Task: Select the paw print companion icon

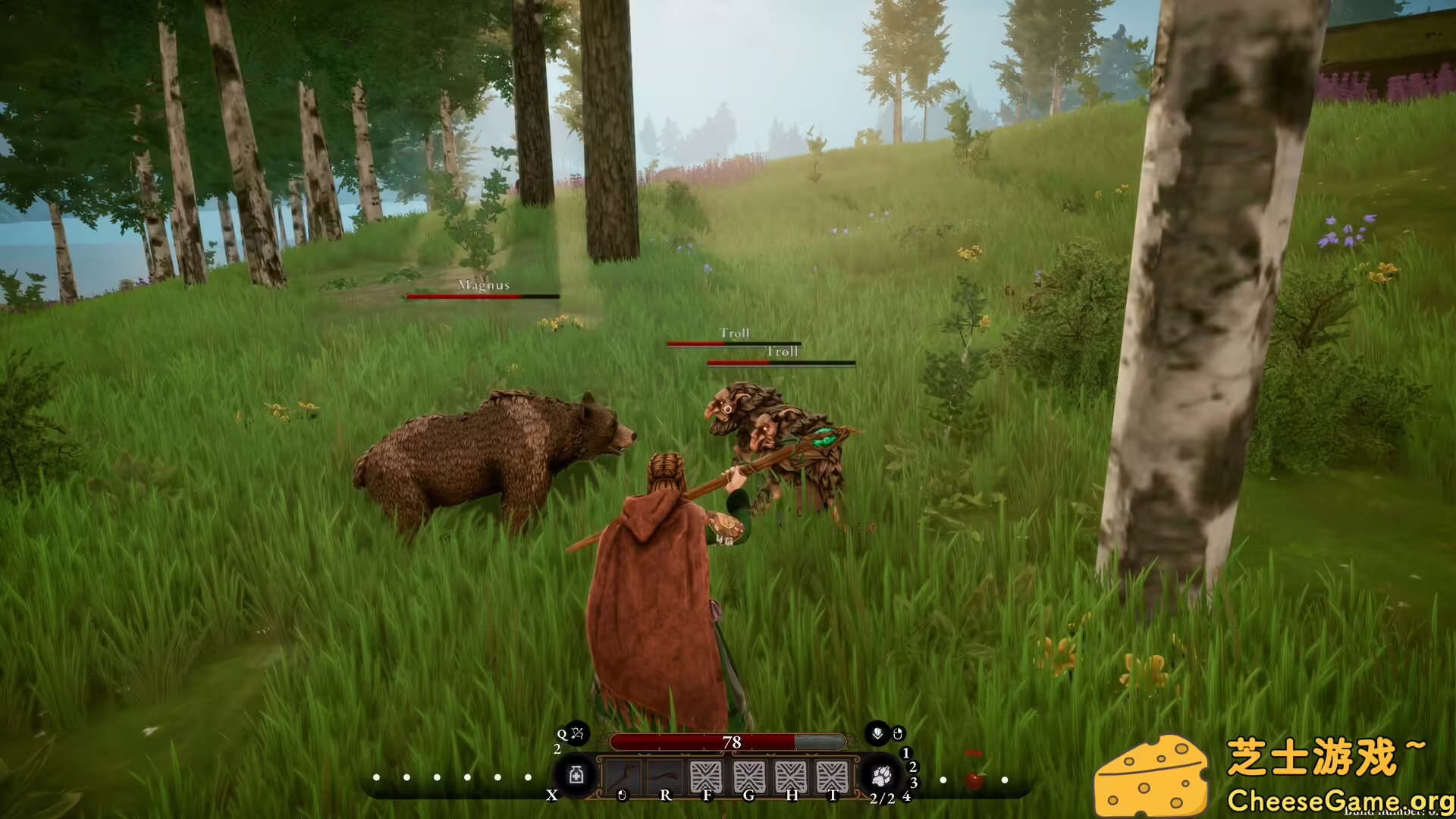Action: tap(881, 776)
